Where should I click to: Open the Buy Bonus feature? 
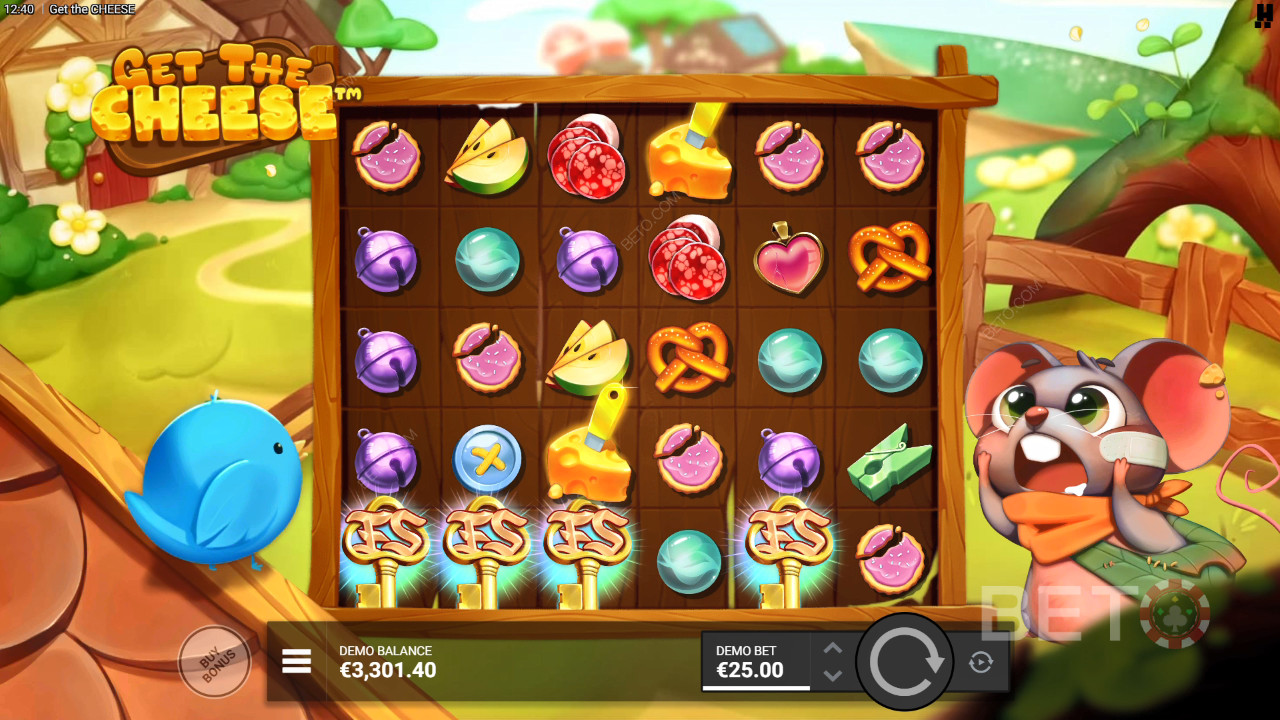tap(213, 660)
